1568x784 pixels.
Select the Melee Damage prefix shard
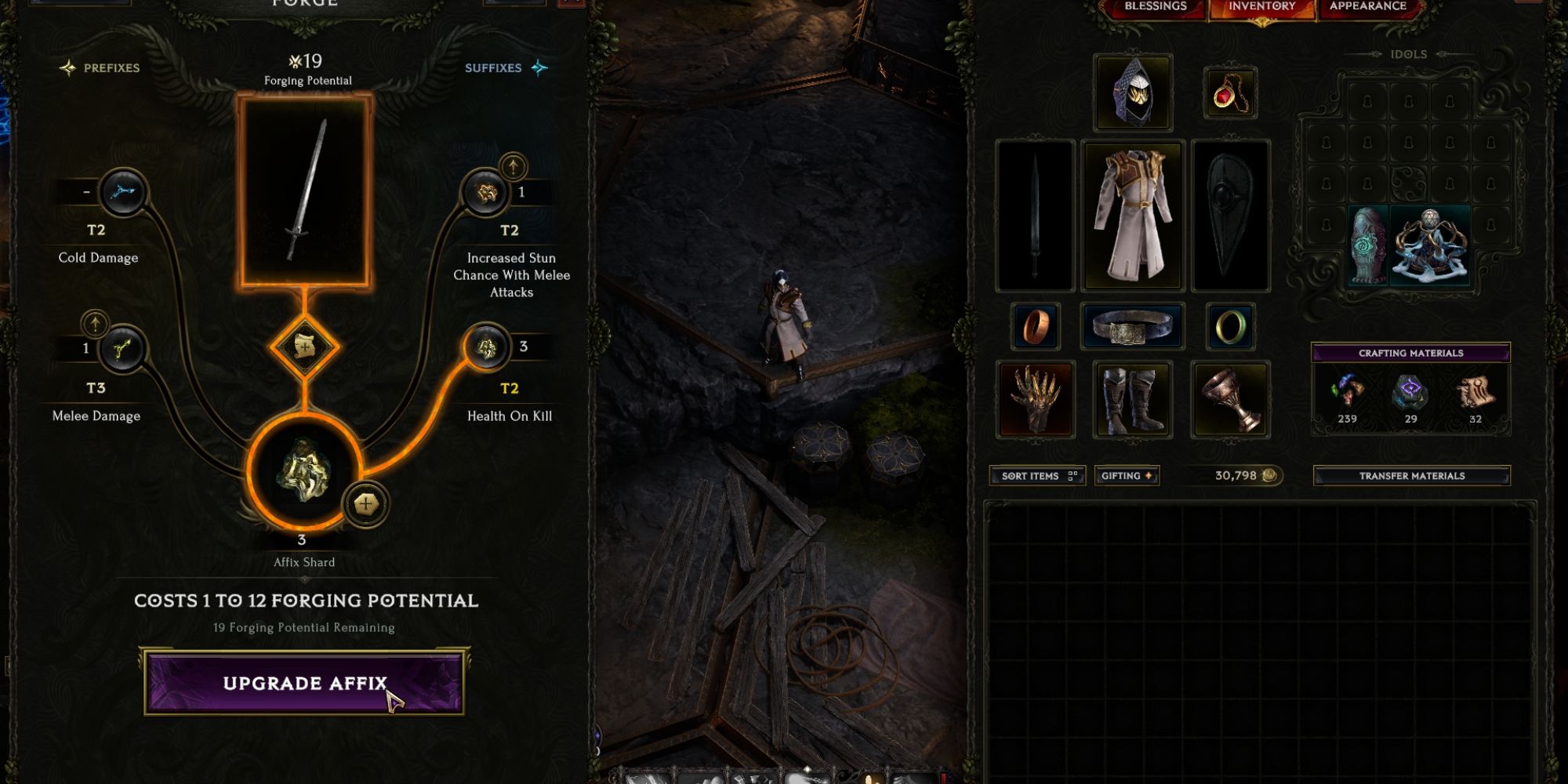(122, 348)
